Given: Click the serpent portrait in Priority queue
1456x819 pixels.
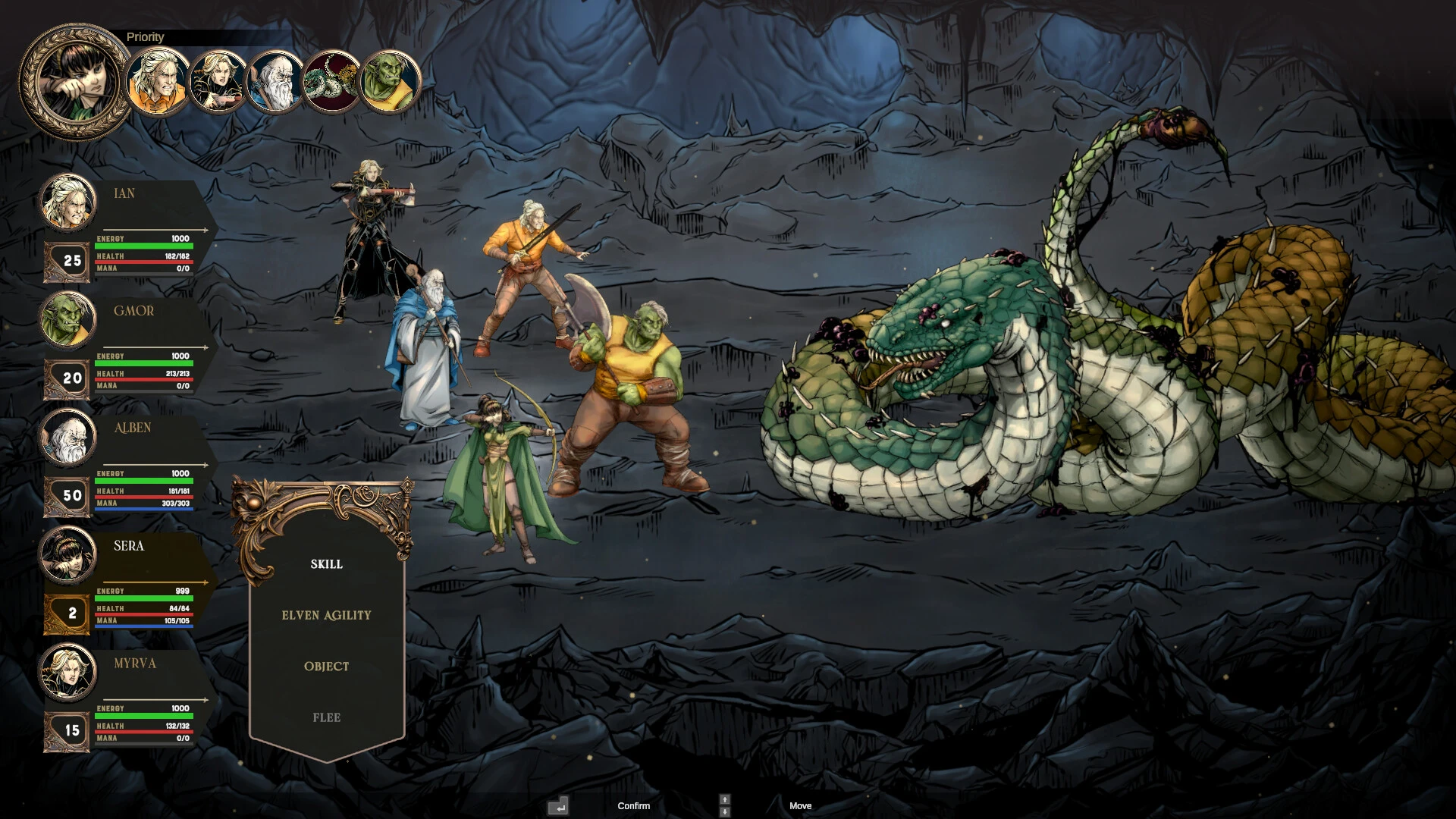Looking at the screenshot, I should click(332, 81).
